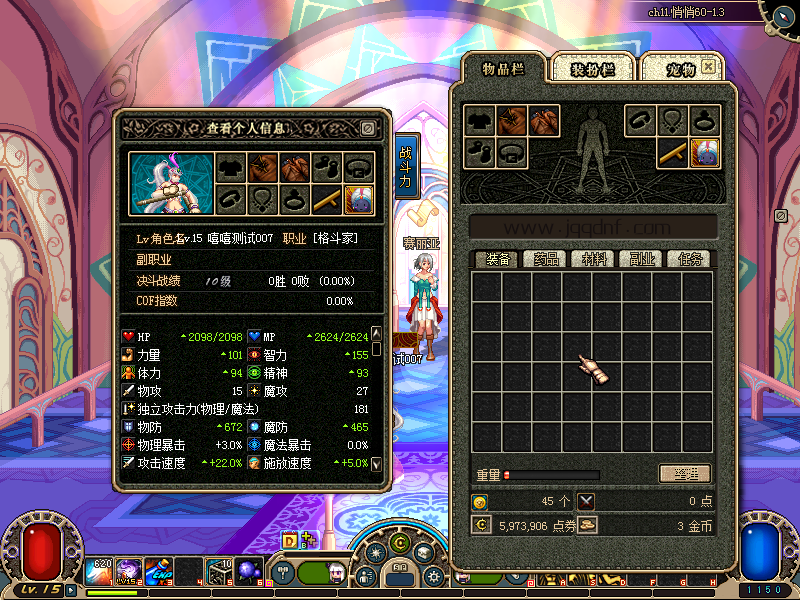
Task: Close the character info window
Action: pos(368,128)
